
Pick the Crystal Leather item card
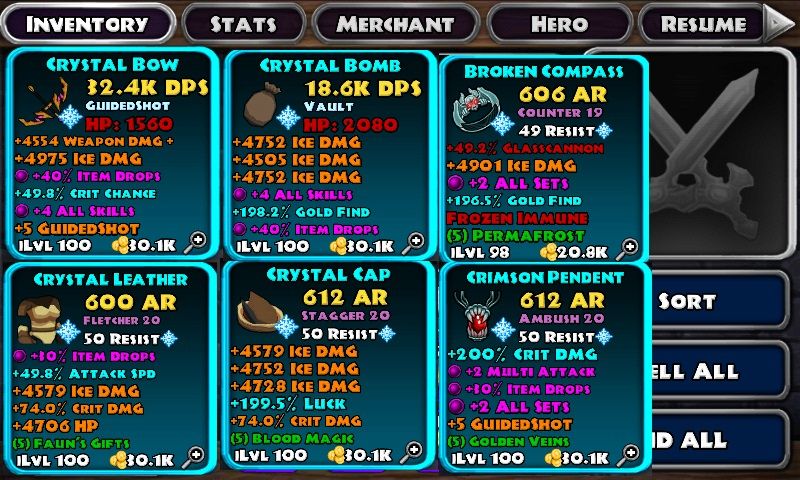click(x=113, y=367)
